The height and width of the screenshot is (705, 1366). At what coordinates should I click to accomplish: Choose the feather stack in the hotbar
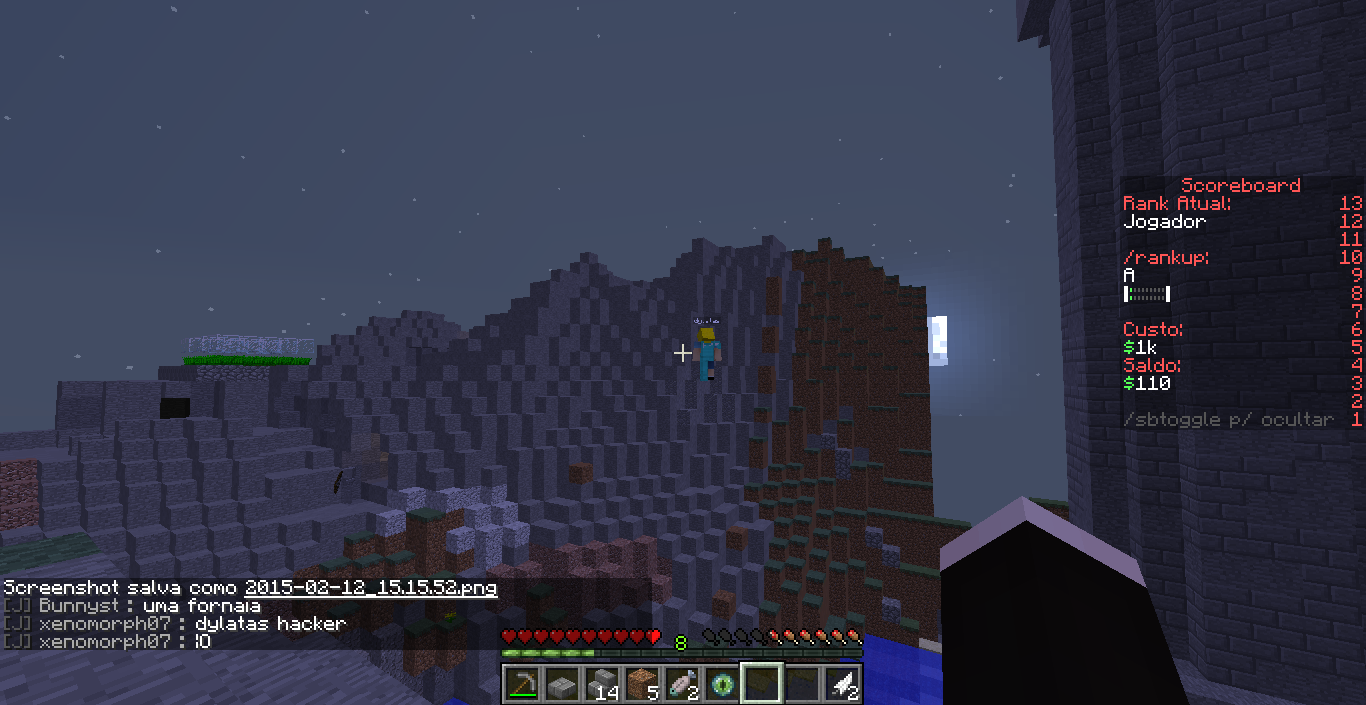(x=842, y=684)
